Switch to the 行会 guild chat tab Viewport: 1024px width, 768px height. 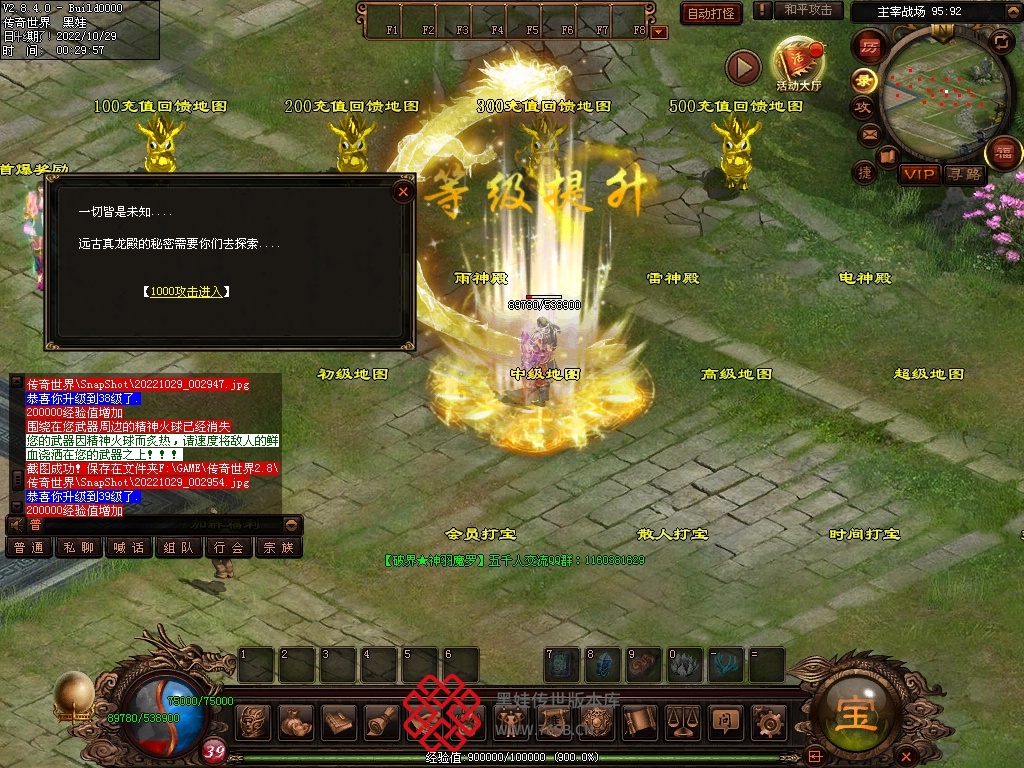coord(229,548)
